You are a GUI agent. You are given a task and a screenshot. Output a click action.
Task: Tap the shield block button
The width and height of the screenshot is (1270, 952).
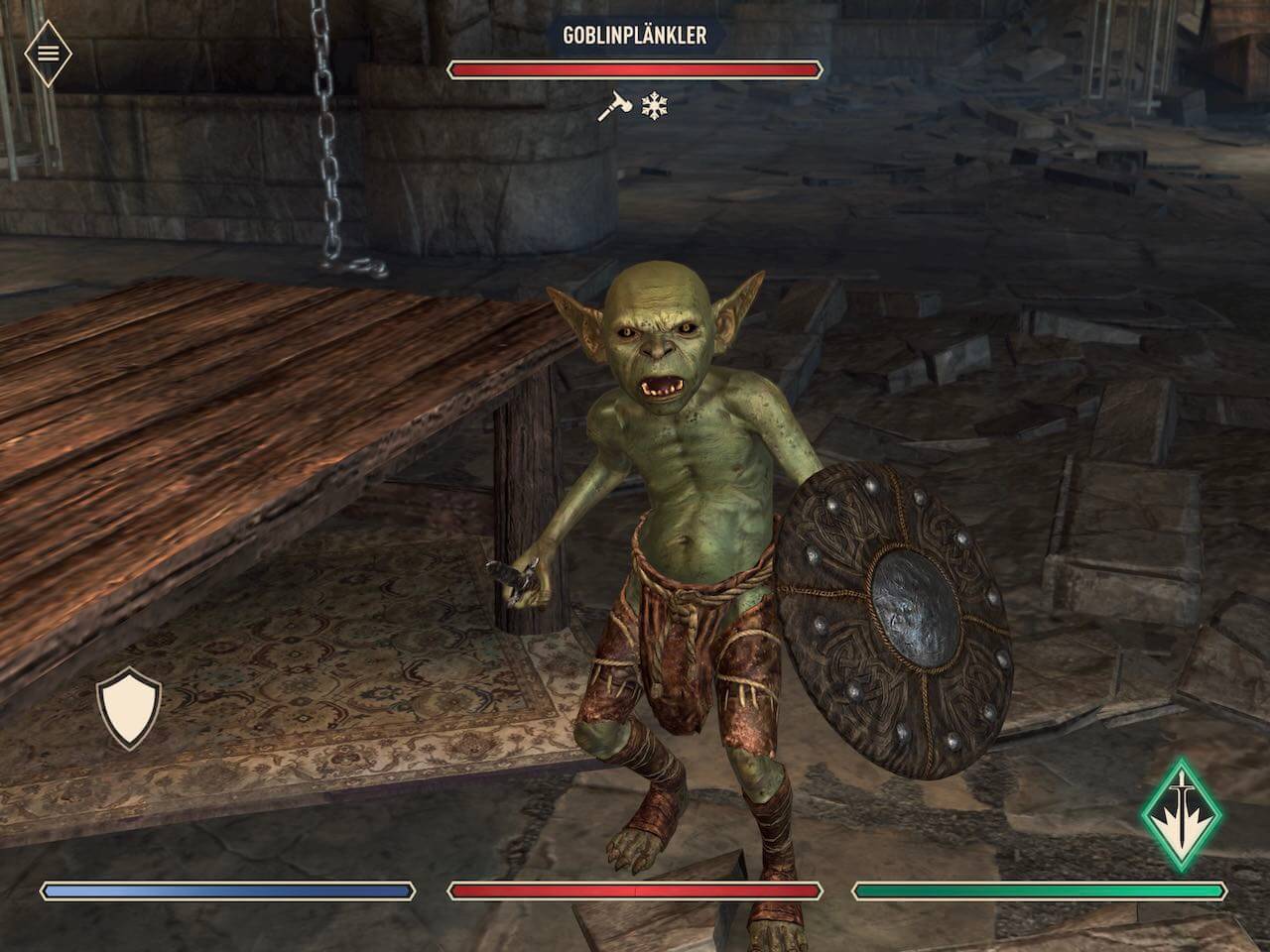pos(129,707)
